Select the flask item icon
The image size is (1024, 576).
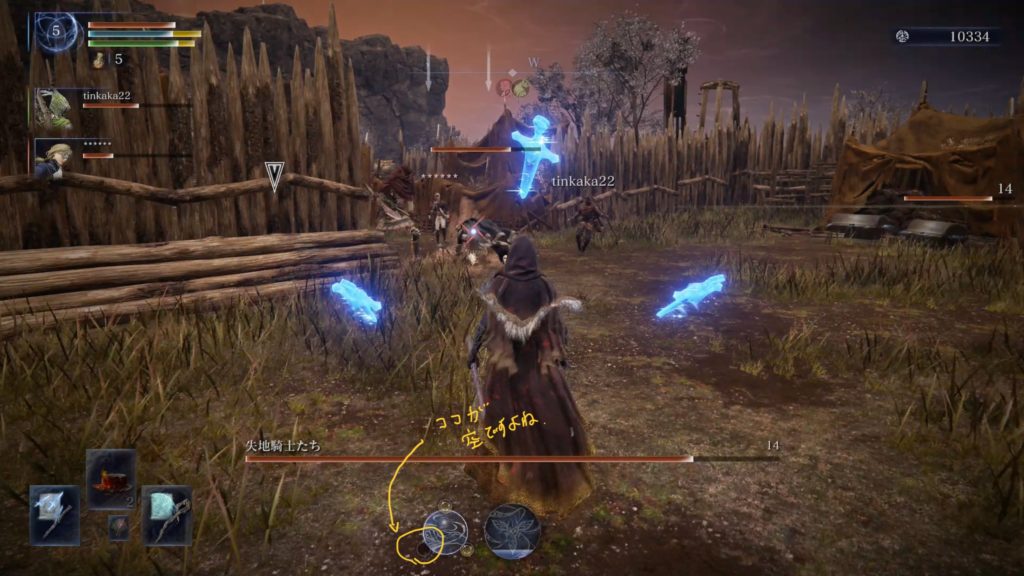(x=99, y=60)
